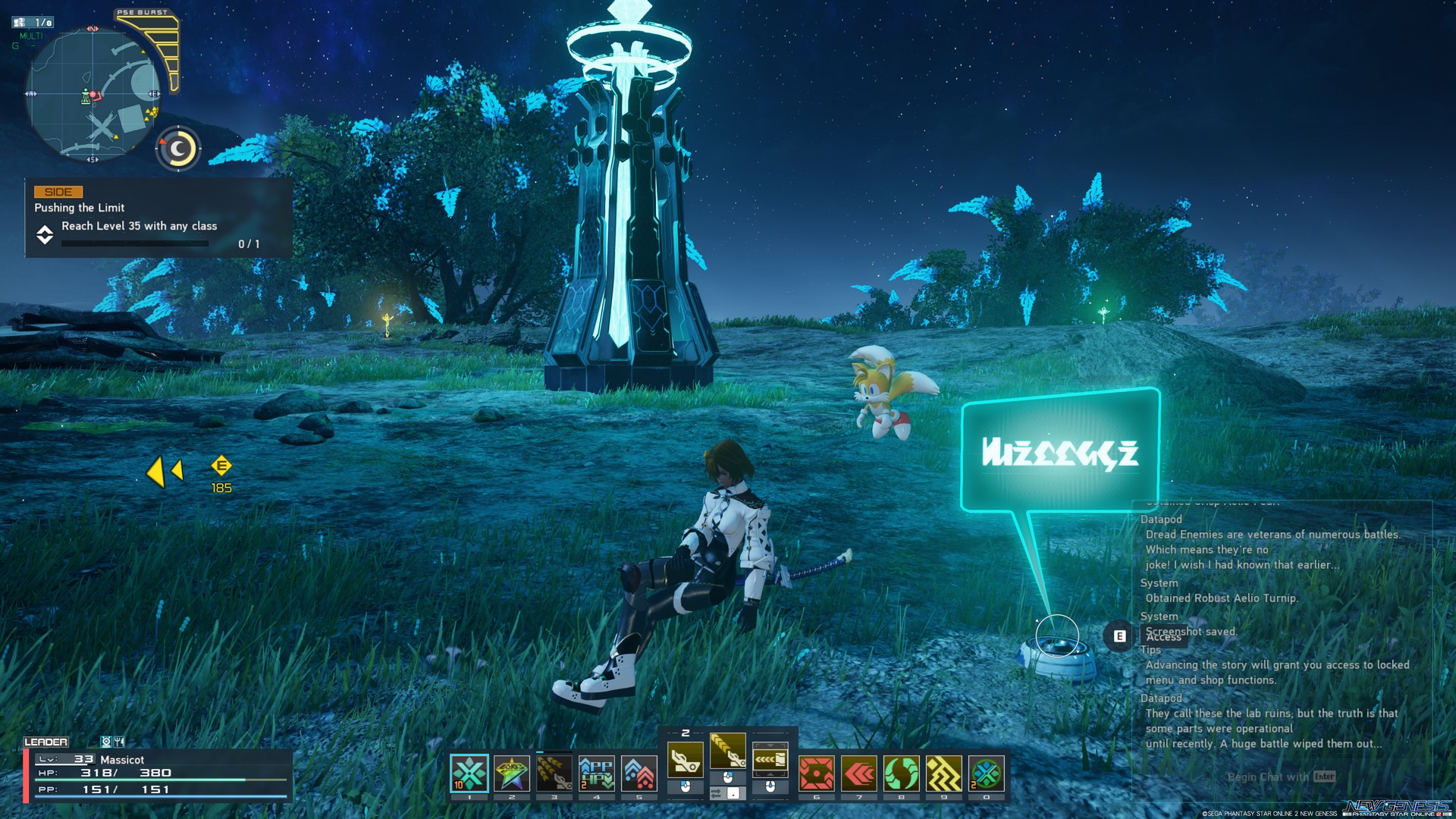The image size is (1456, 819).
Task: Expand the weapon palette row labeled 2
Action: 685,733
